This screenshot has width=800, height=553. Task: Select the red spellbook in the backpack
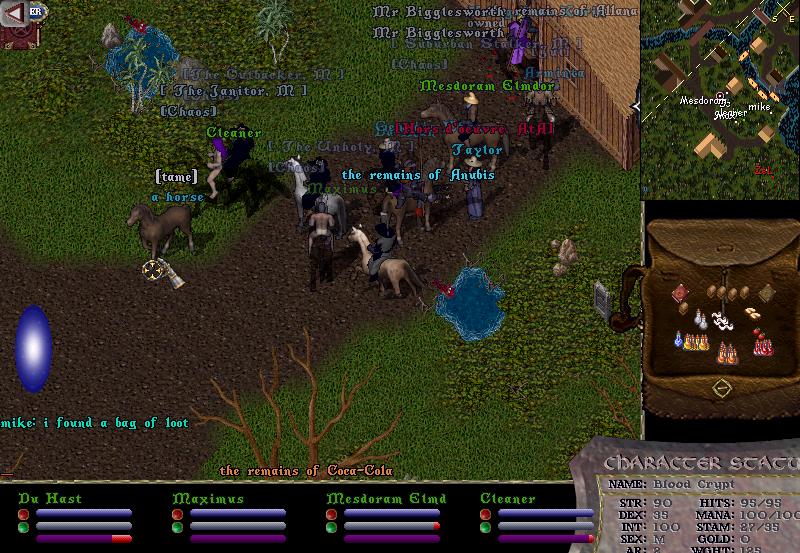click(680, 292)
